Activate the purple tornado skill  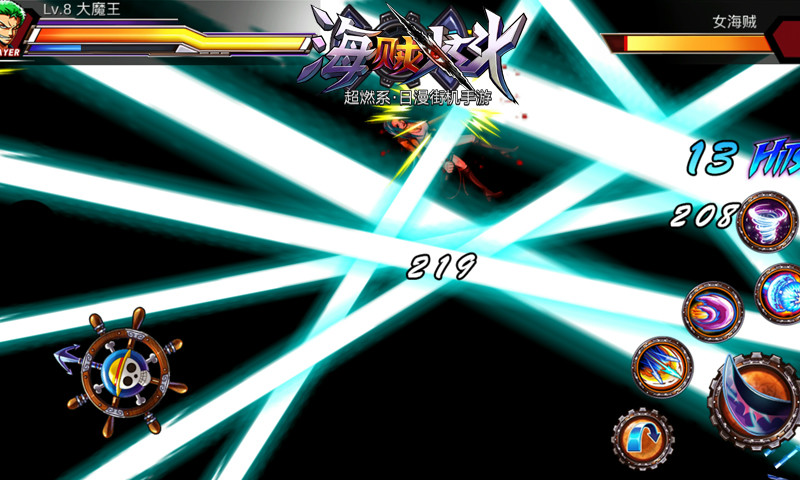click(x=767, y=221)
